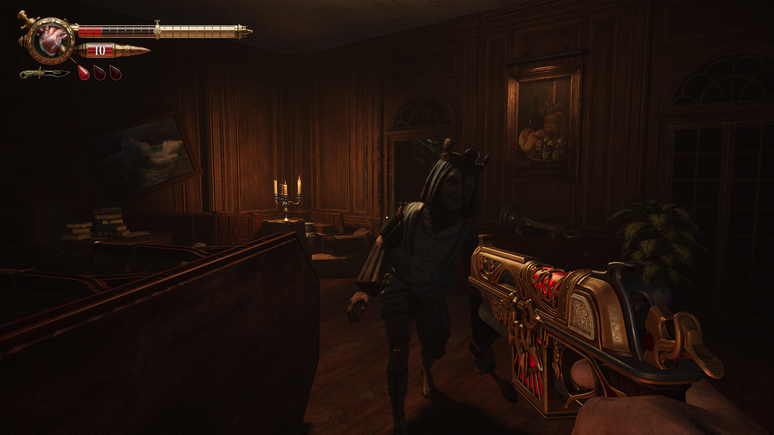Image resolution: width=774 pixels, height=435 pixels.
Task: Select the knife weapon icon
Action: (44, 73)
